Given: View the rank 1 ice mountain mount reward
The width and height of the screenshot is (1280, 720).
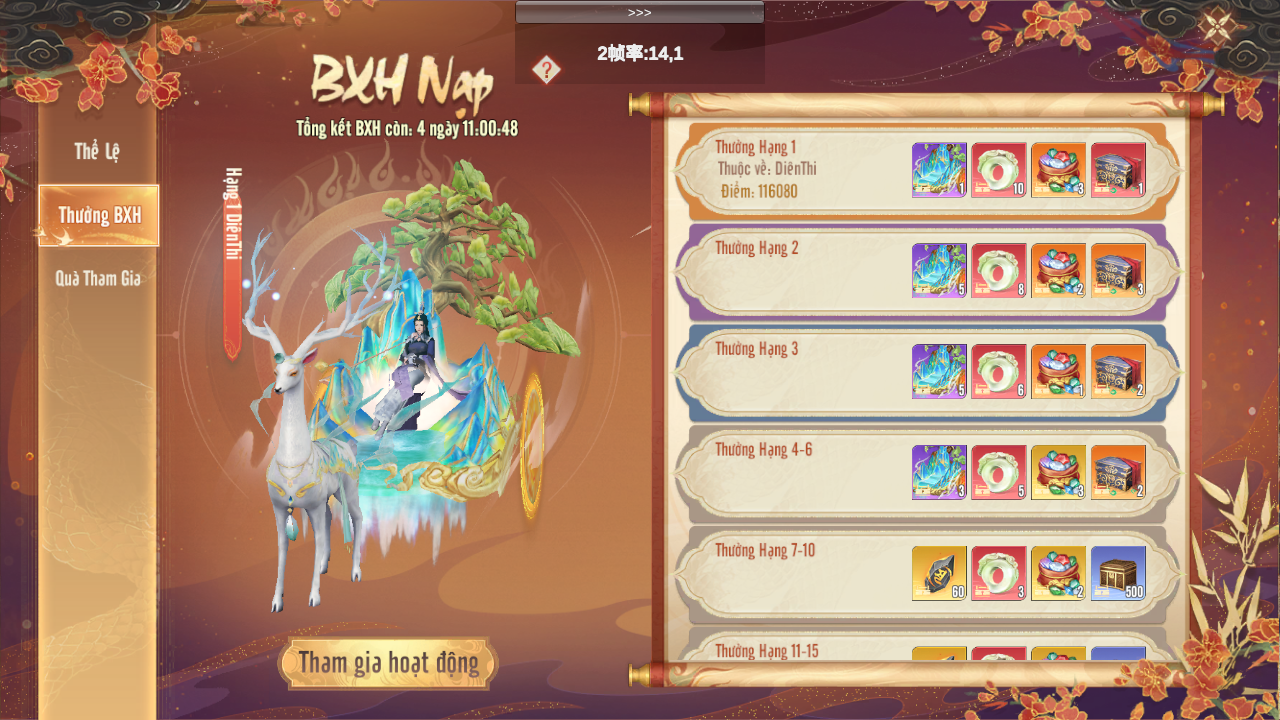Looking at the screenshot, I should 939,170.
